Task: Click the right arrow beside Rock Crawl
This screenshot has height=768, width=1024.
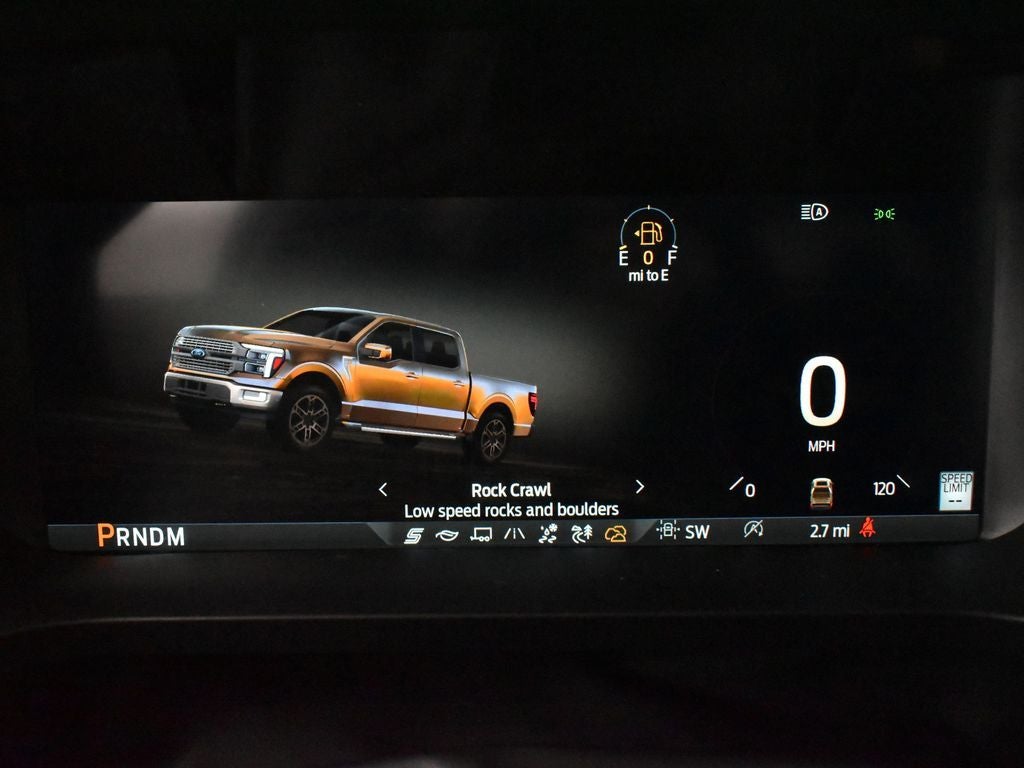Action: (x=640, y=488)
